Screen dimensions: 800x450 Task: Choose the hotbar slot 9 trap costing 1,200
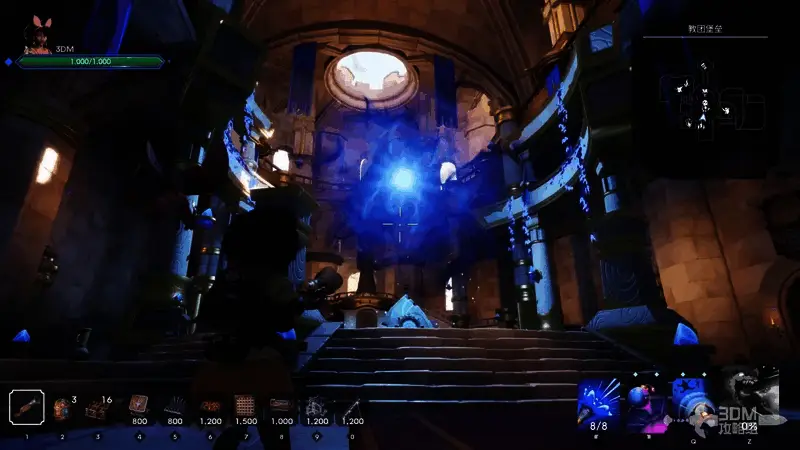pos(316,406)
